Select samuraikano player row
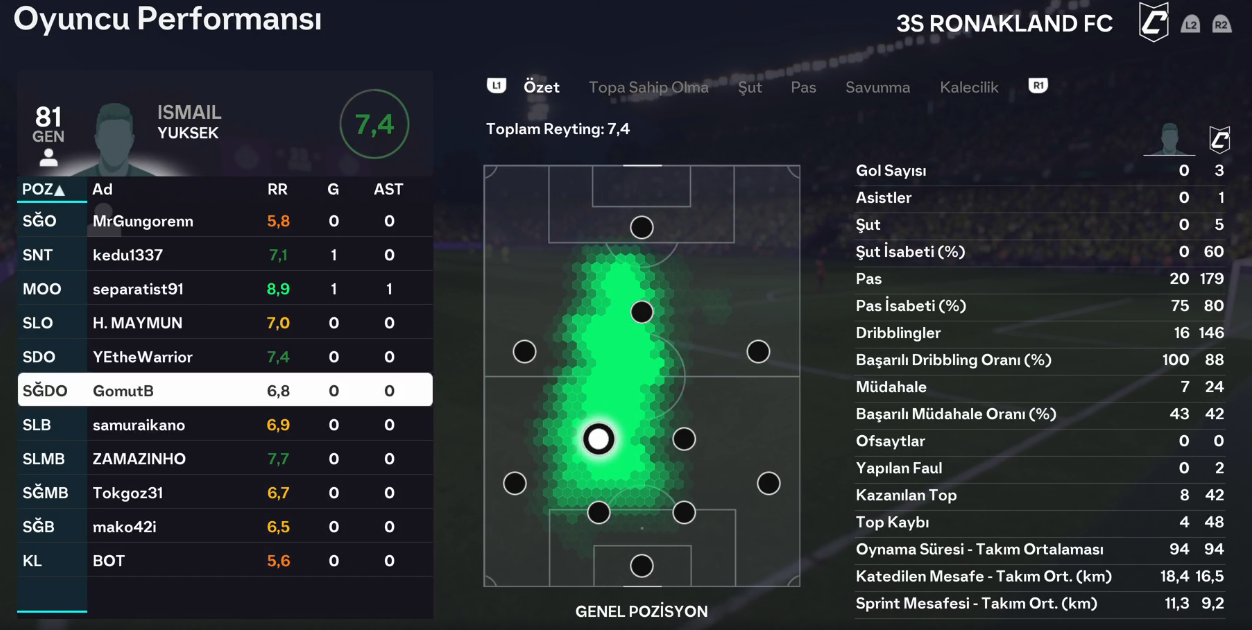The image size is (1252, 630). (225, 425)
